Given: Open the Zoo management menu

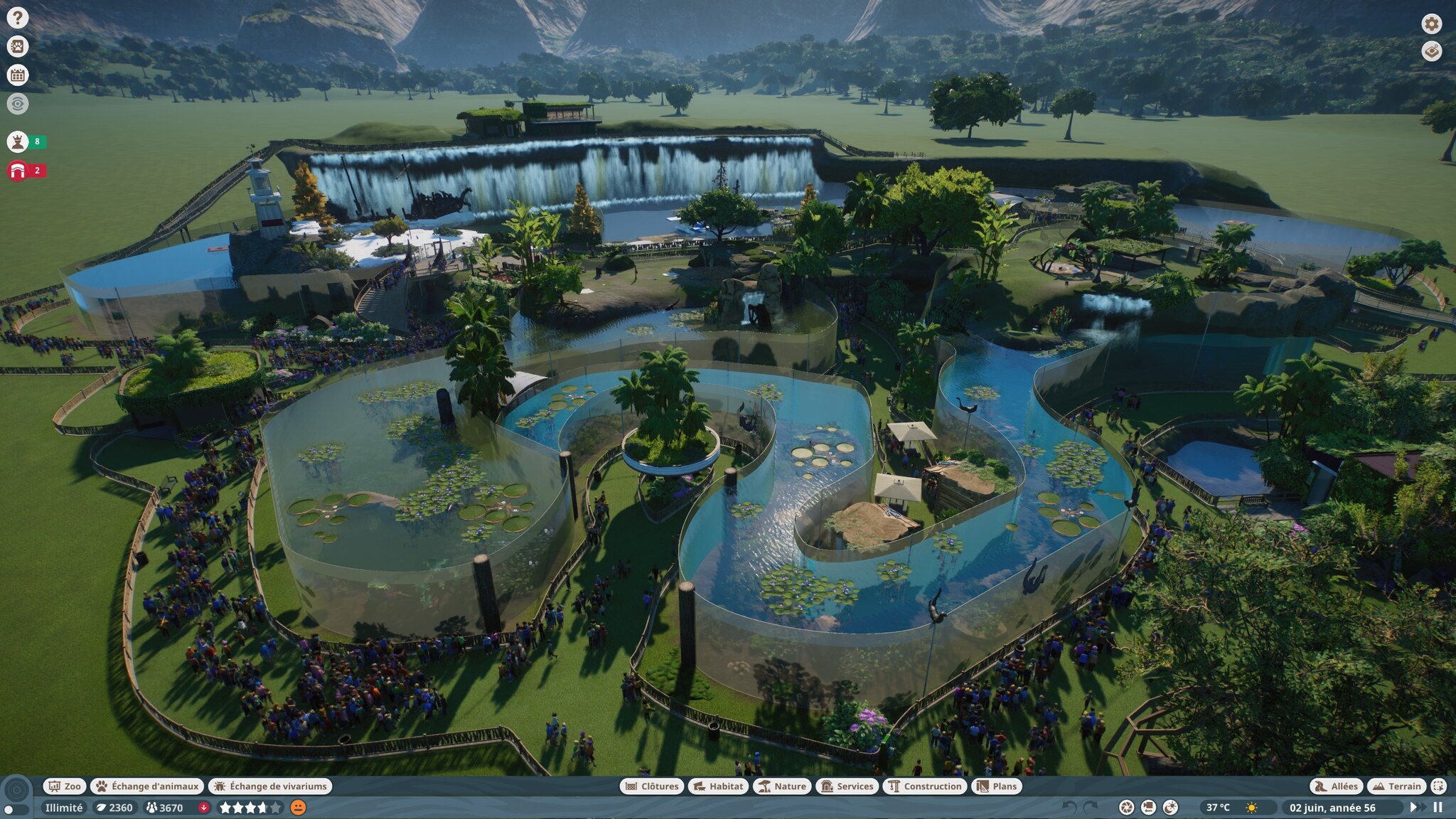Looking at the screenshot, I should pos(65,786).
